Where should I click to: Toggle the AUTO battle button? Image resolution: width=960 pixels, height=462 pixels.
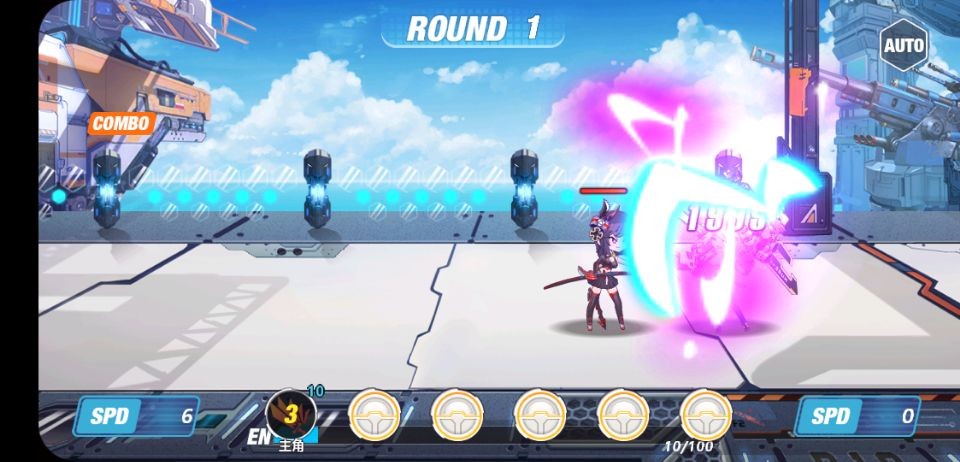pos(904,45)
